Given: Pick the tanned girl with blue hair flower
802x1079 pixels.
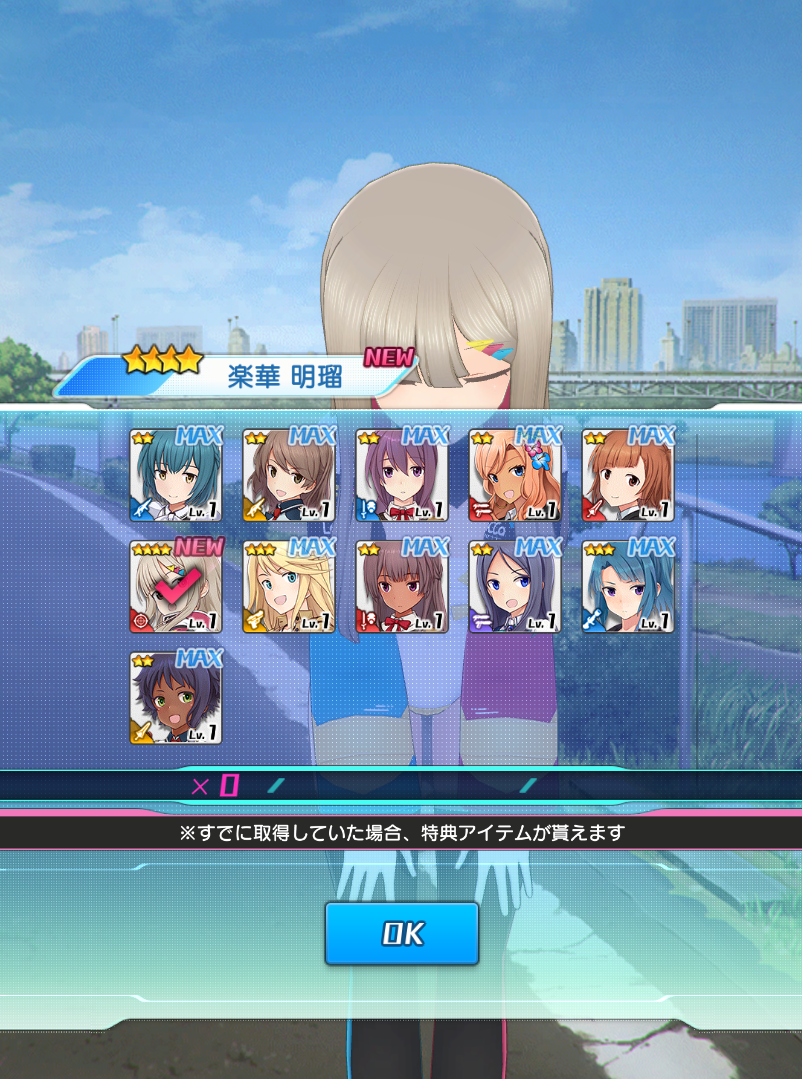Looking at the screenshot, I should tap(515, 476).
